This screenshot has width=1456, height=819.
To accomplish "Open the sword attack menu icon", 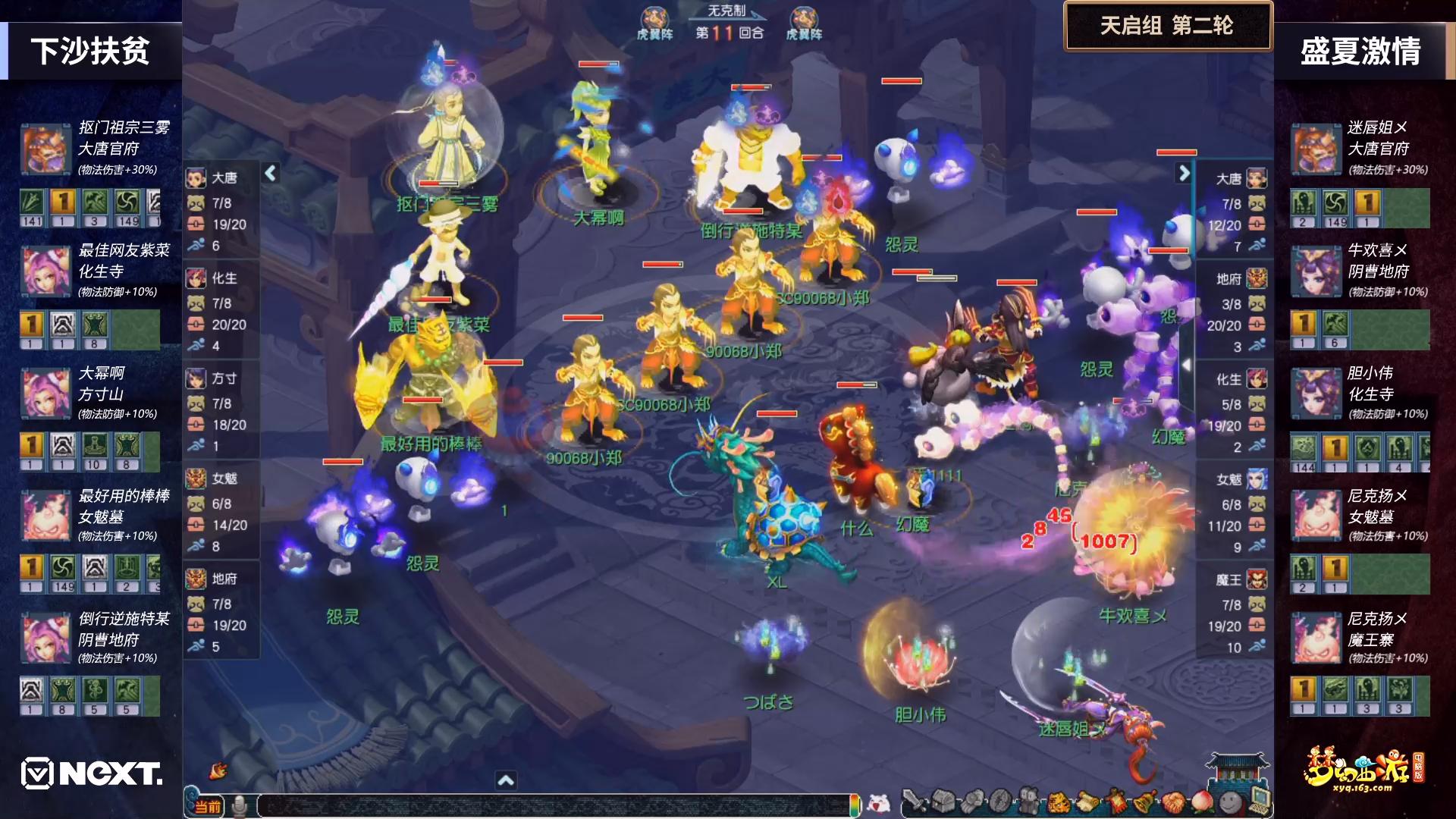I will (915, 801).
